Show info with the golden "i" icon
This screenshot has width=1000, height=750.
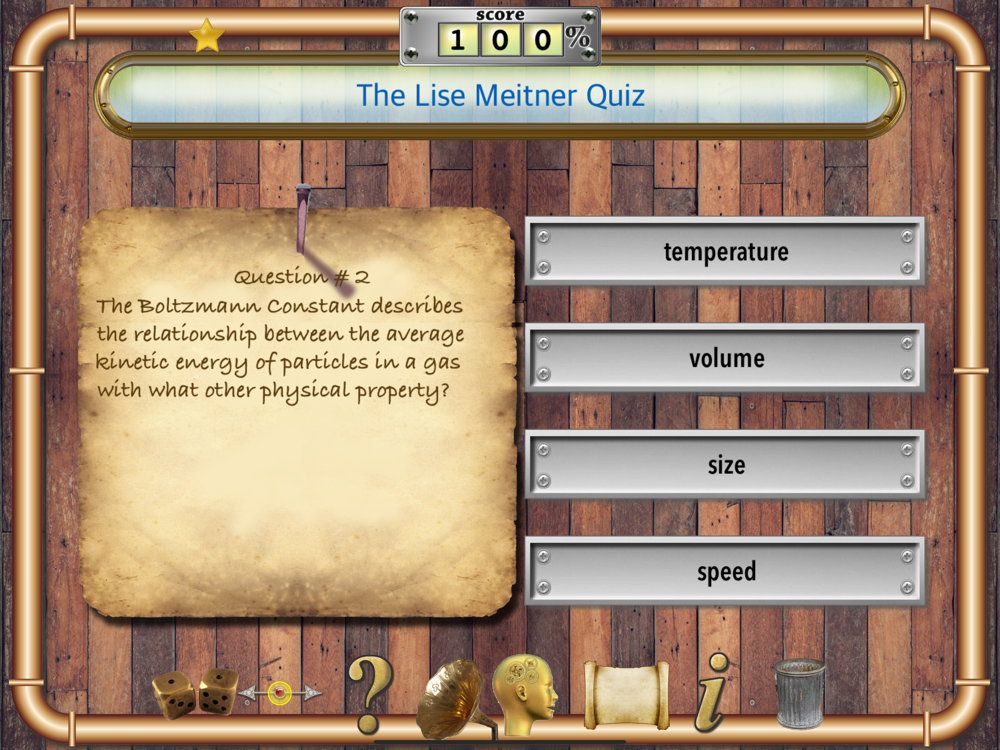point(711,692)
